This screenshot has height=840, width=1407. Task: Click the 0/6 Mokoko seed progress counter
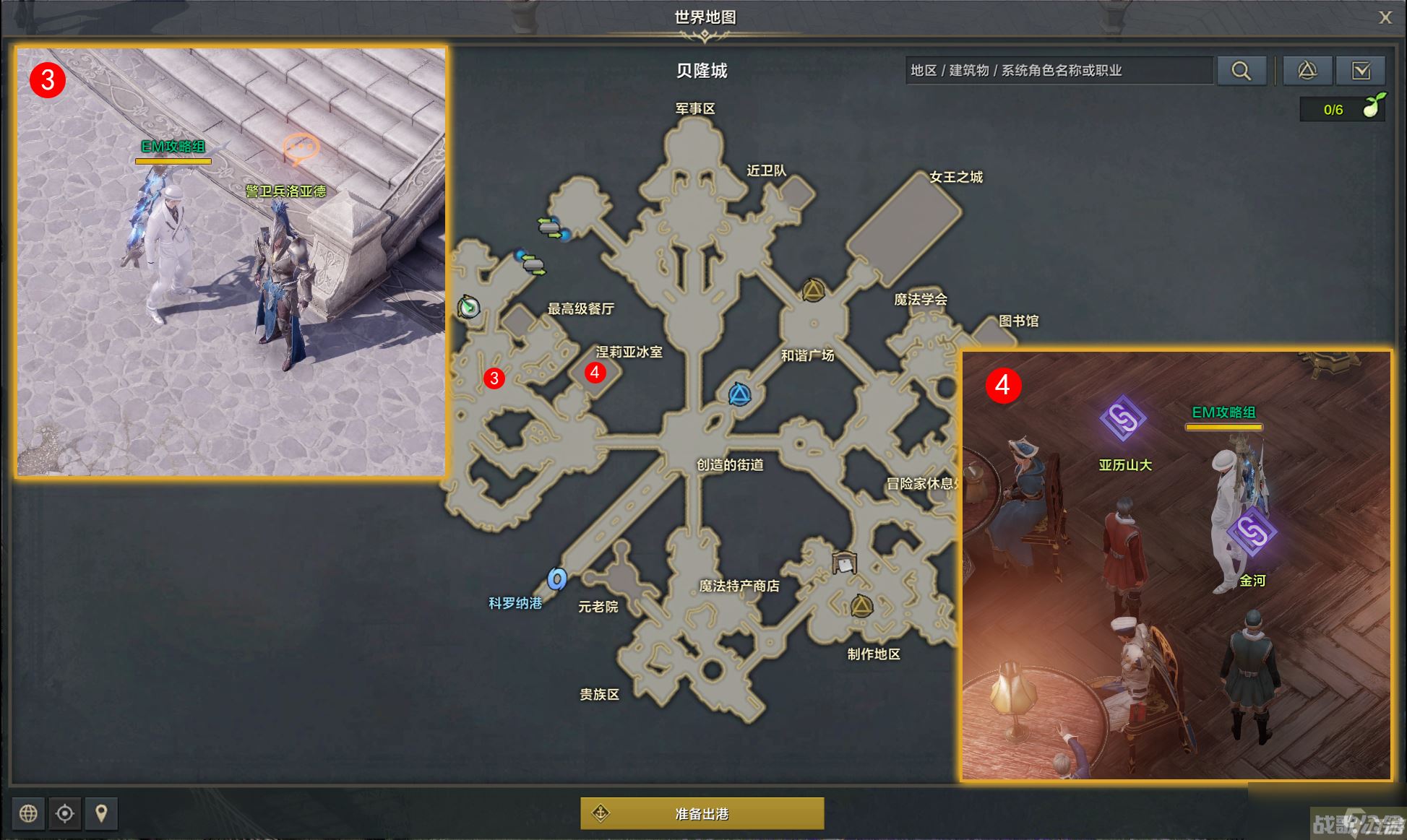coord(1333,110)
